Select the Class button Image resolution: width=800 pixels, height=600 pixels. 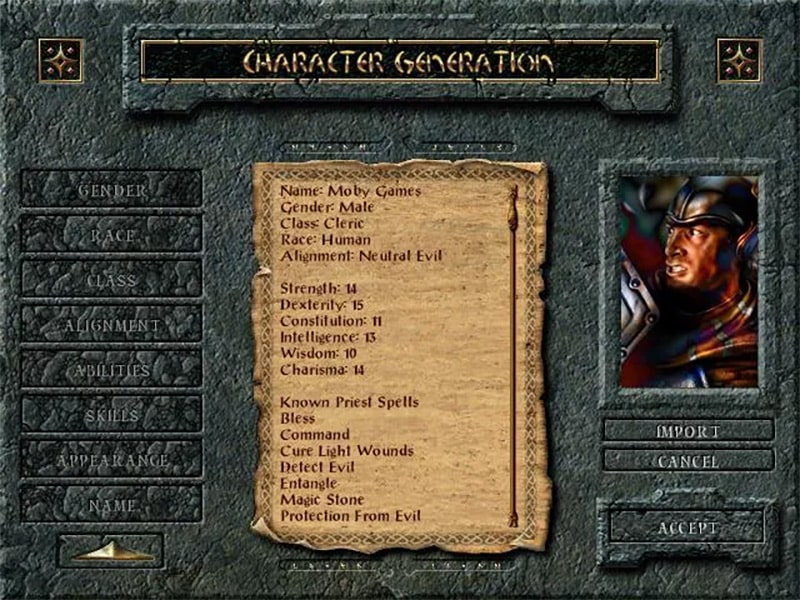click(112, 280)
